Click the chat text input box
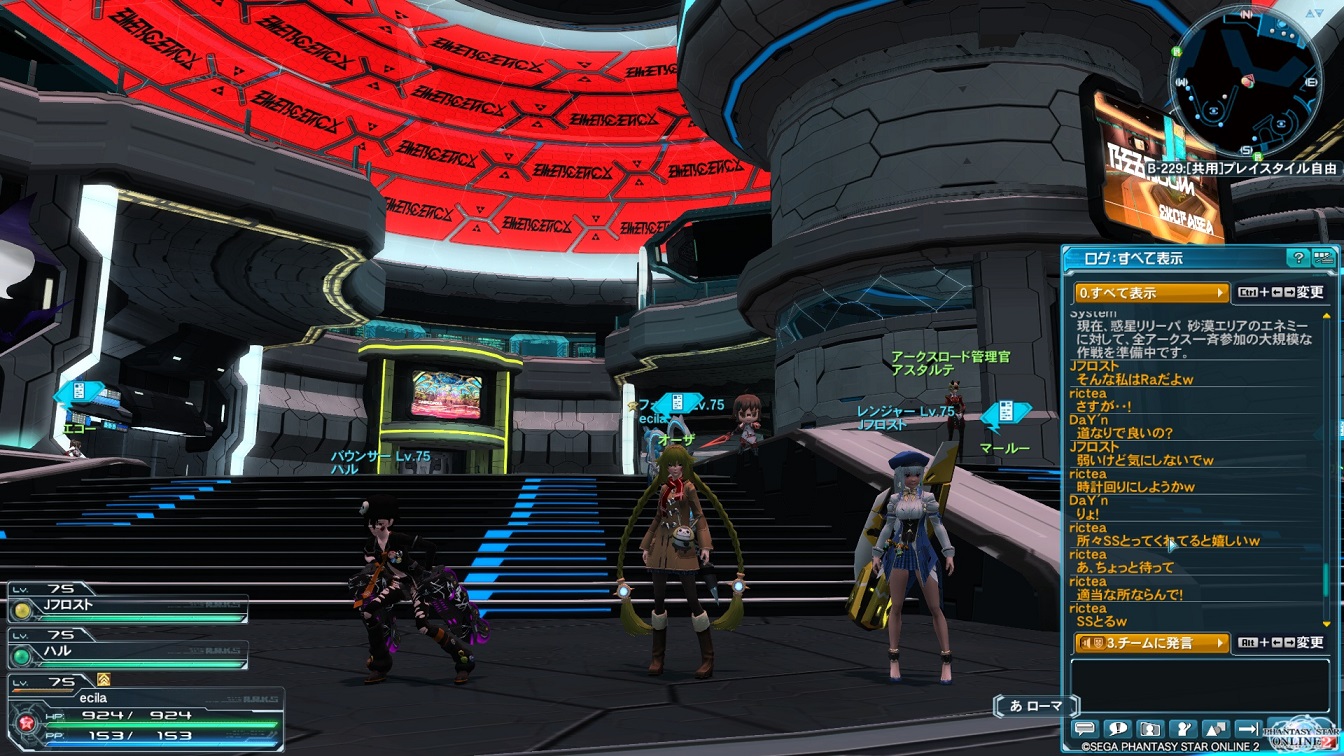The height and width of the screenshot is (756, 1344). [1200, 685]
